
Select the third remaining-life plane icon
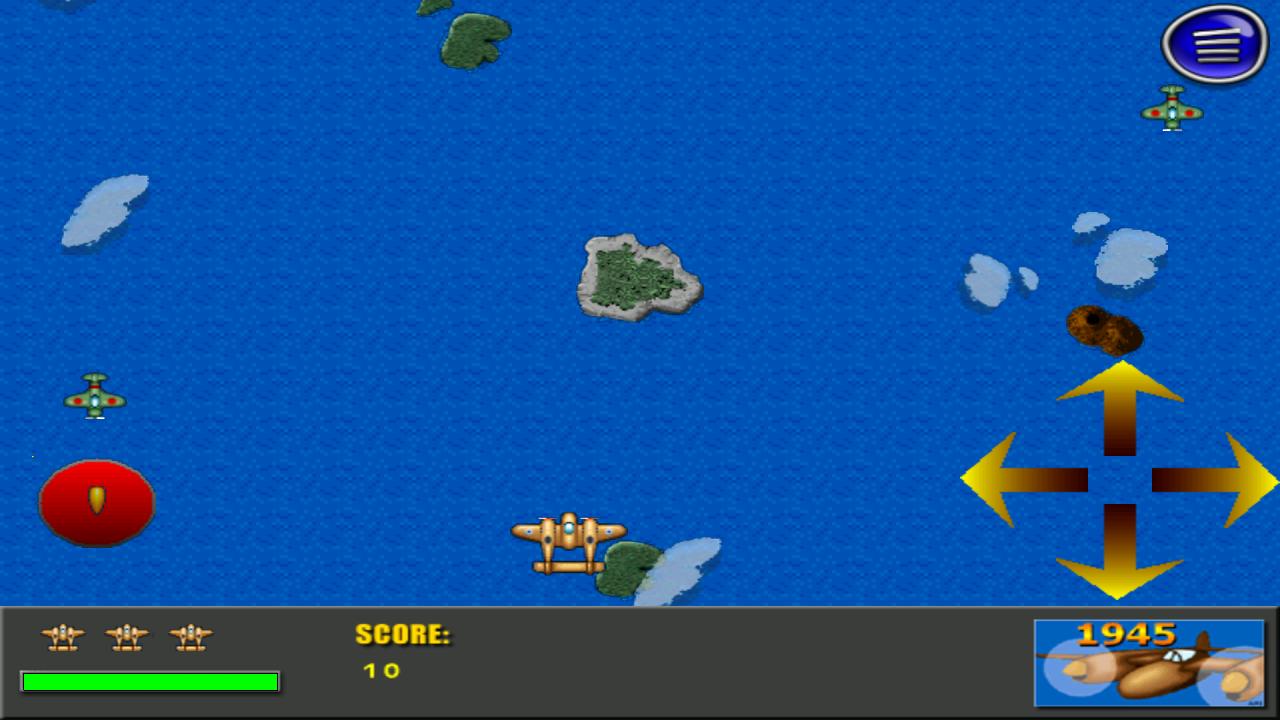(191, 638)
